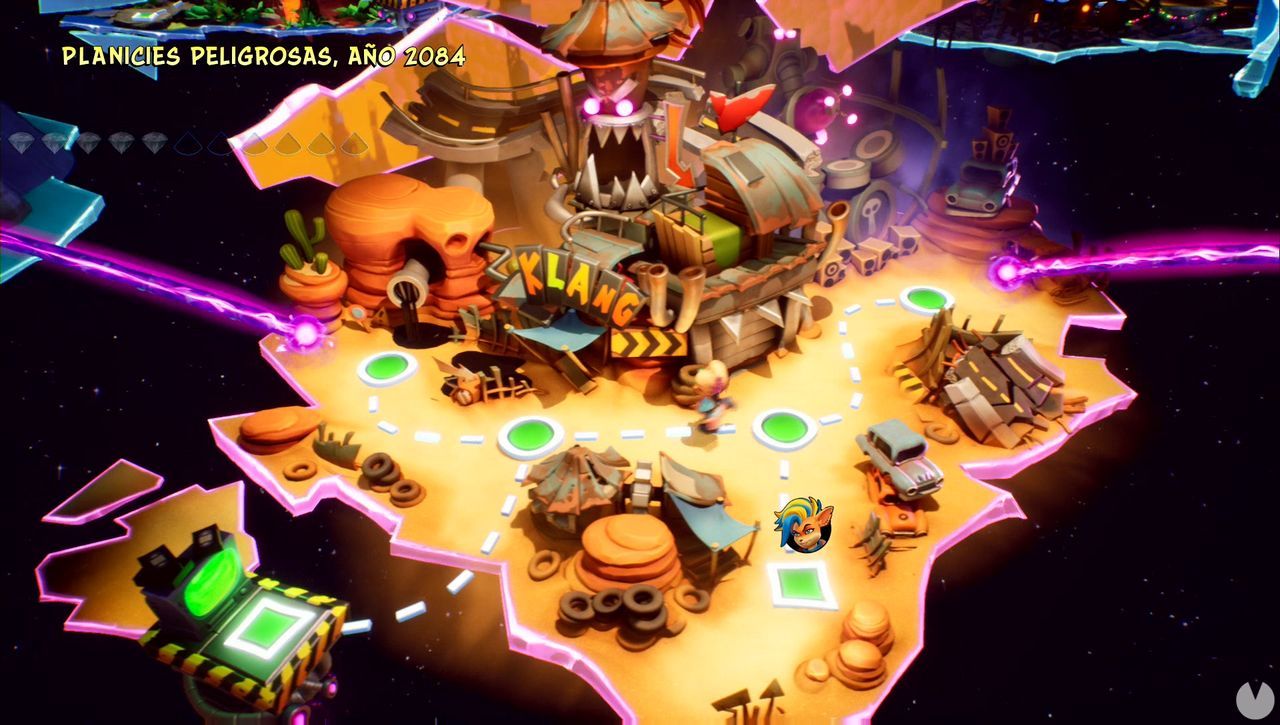
Task: Click the last orange cone icon in the row
Action: 353,143
